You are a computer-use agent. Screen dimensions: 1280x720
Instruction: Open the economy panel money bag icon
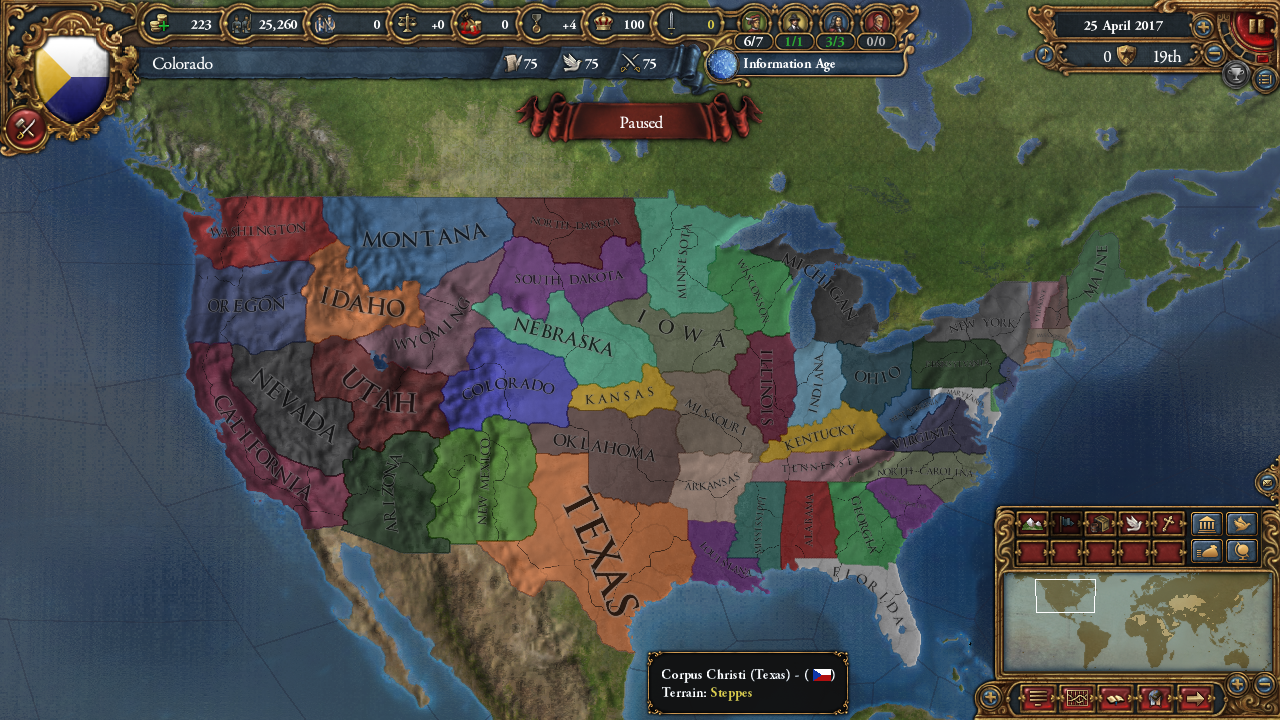tap(1207, 549)
